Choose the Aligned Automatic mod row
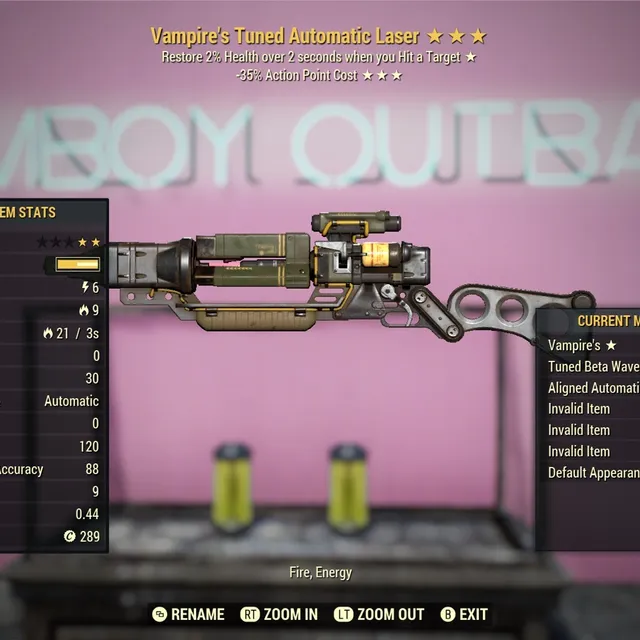This screenshot has width=640, height=640. tap(593, 387)
